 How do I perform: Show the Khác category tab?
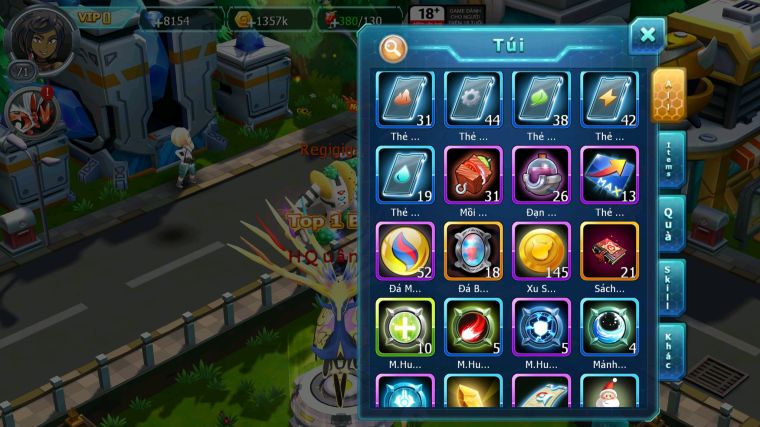[671, 352]
